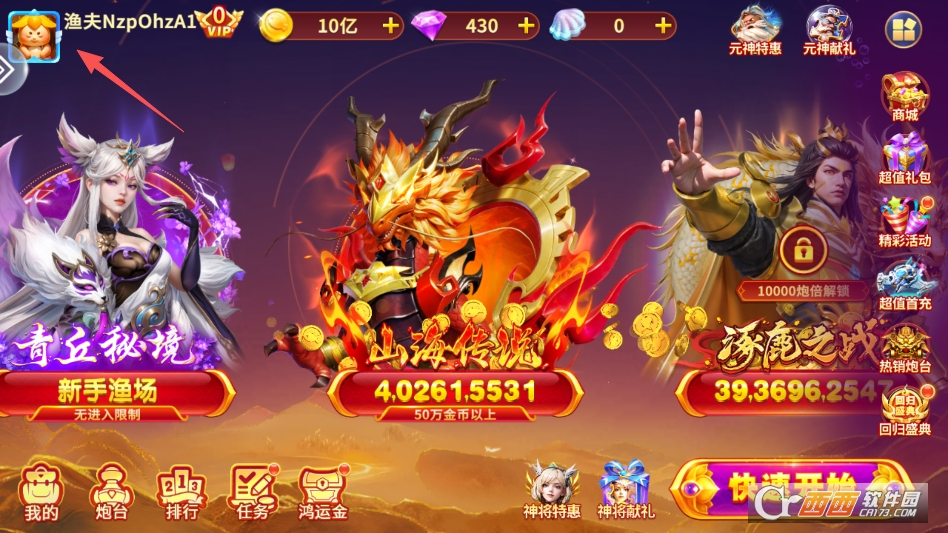Show the 精彩活动 events

[904, 222]
